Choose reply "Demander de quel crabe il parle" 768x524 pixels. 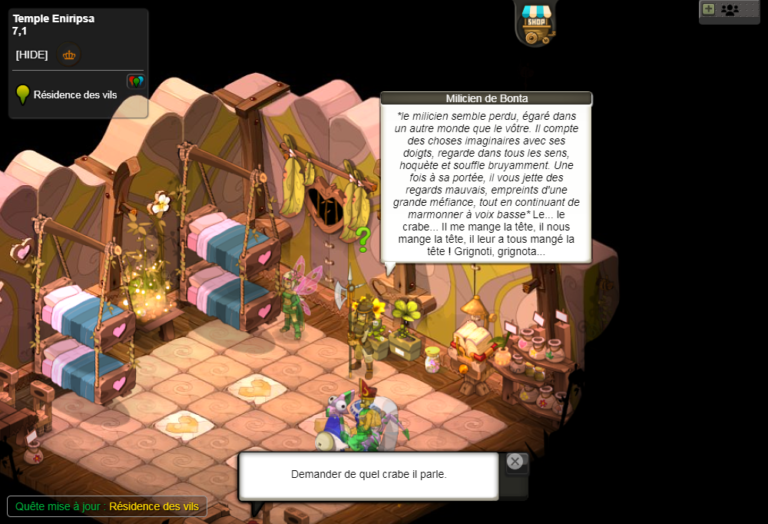[x=368, y=474]
